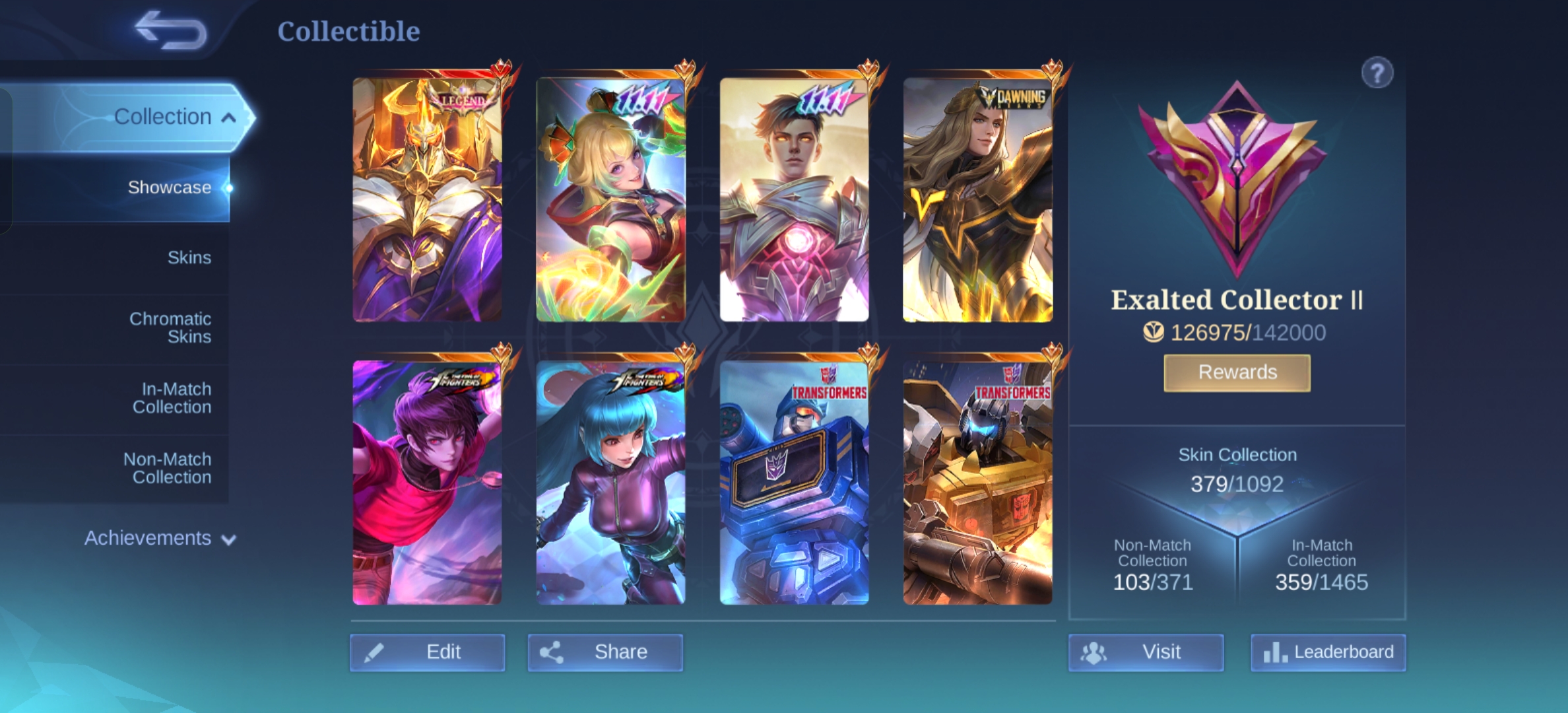Select the Showcase tab
Image resolution: width=1568 pixels, height=713 pixels.
169,187
